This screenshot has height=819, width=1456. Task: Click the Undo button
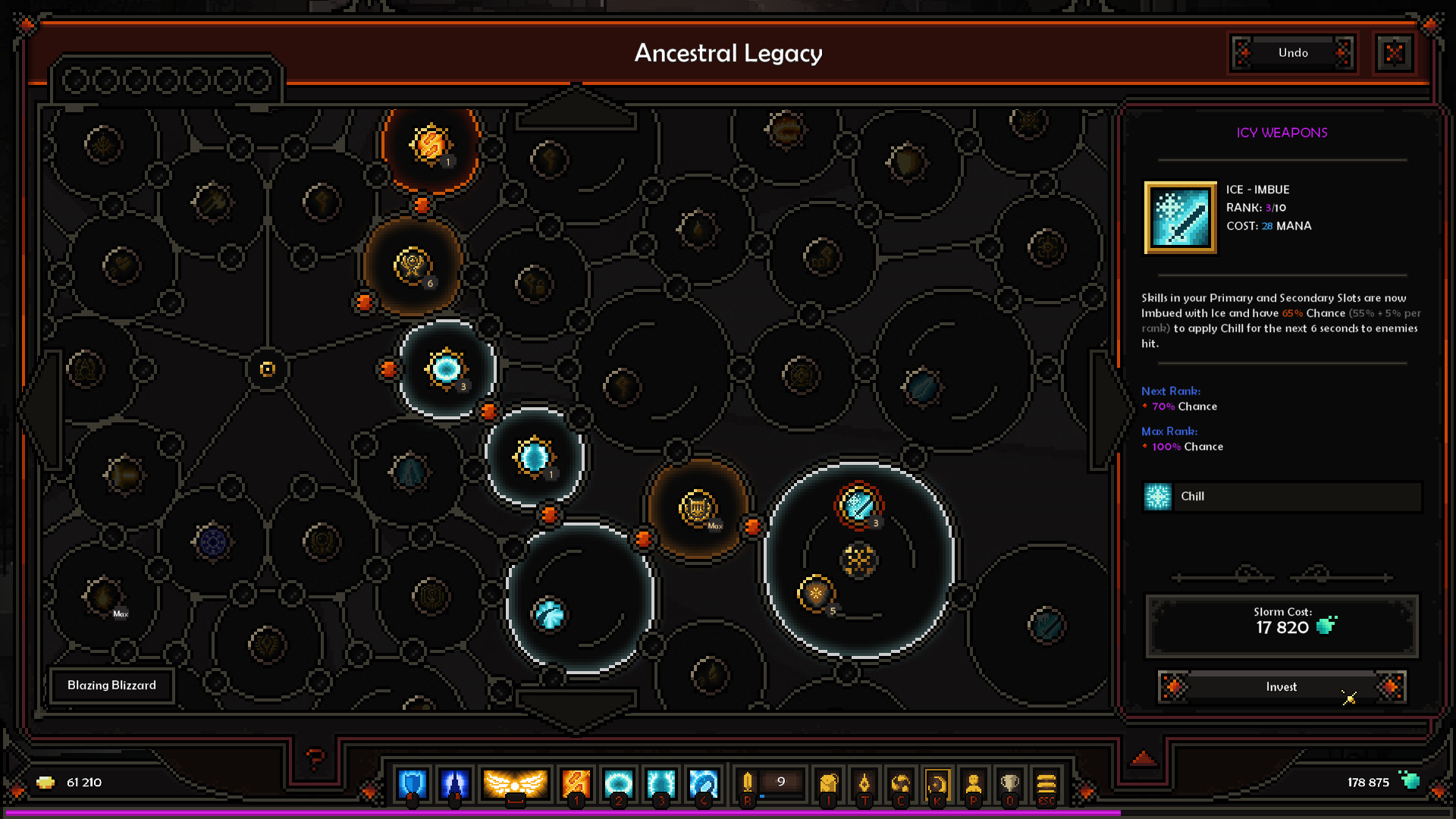tap(1291, 53)
